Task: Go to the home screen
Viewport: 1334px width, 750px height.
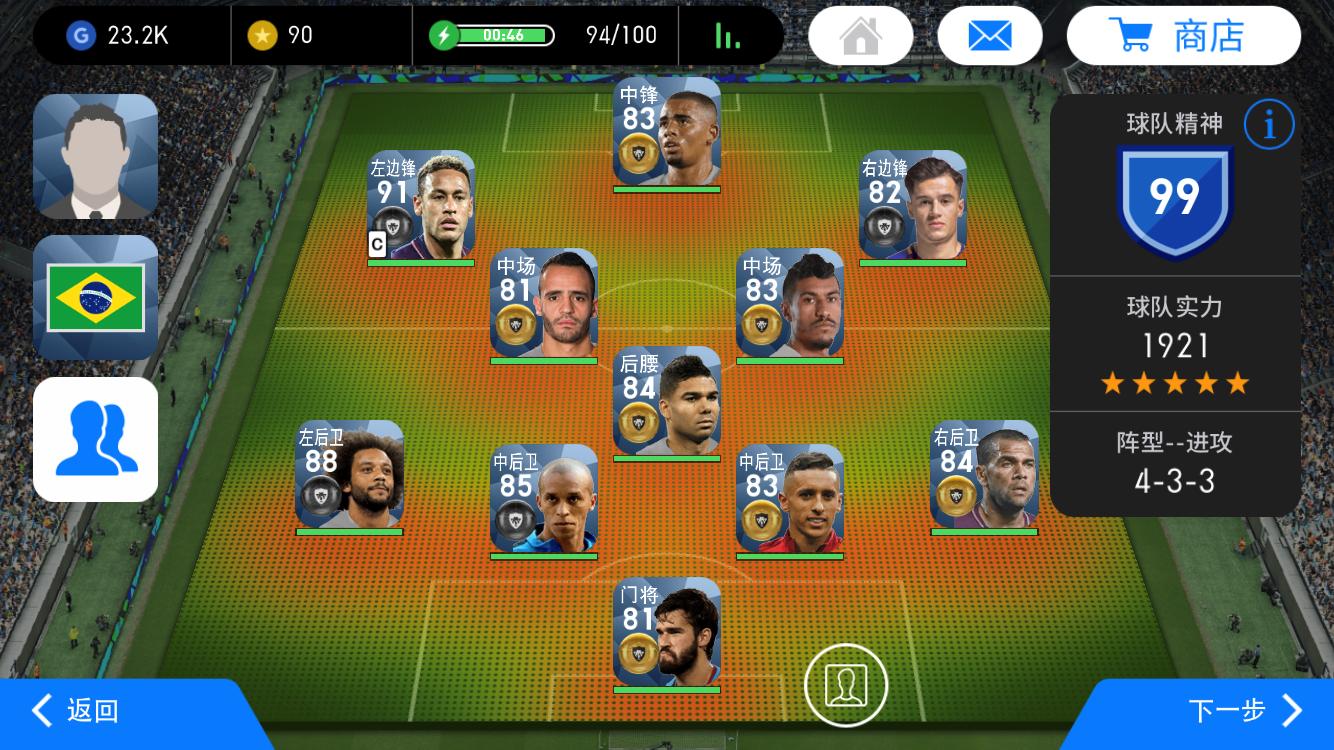Action: (x=860, y=36)
